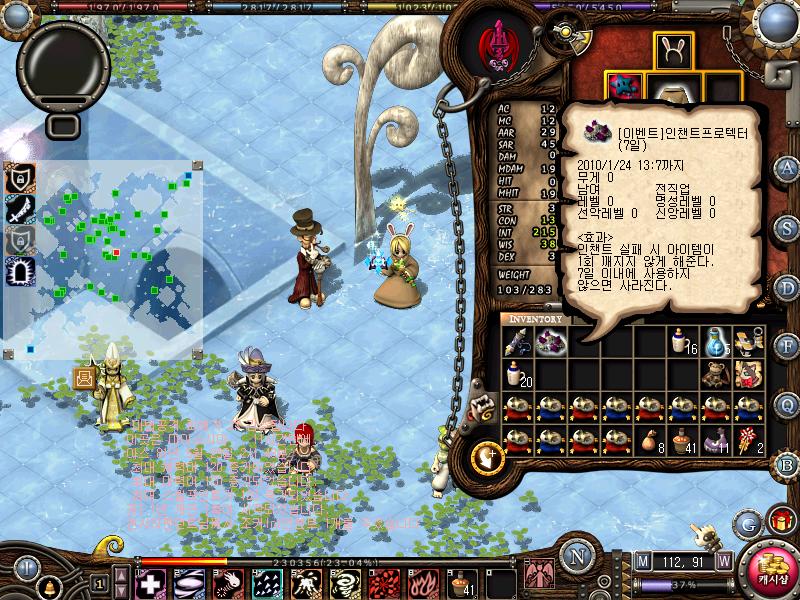800x600 pixels.
Task: Activate the white cross heal skill
Action: click(x=149, y=583)
